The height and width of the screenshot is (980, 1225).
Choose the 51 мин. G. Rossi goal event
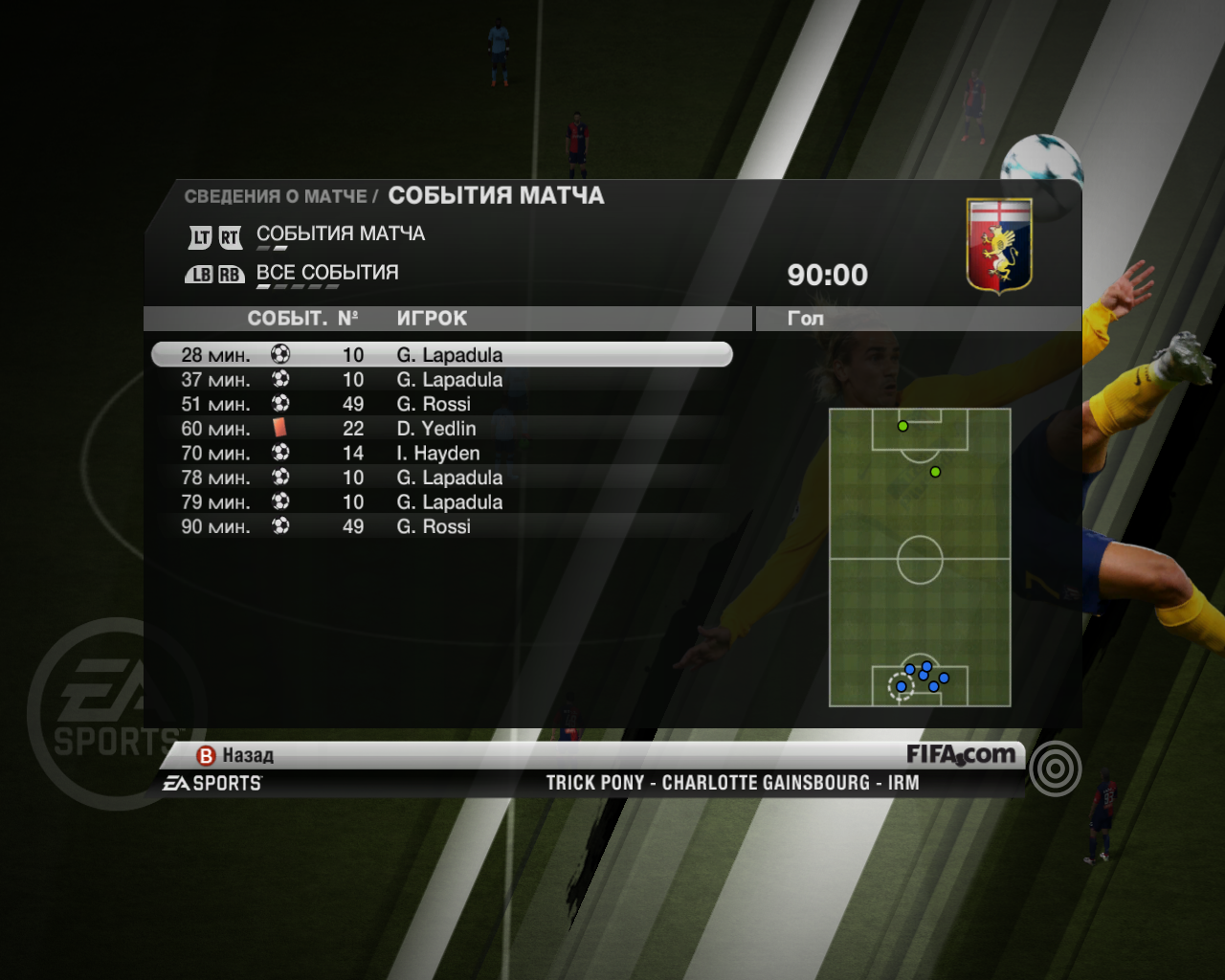(x=440, y=405)
